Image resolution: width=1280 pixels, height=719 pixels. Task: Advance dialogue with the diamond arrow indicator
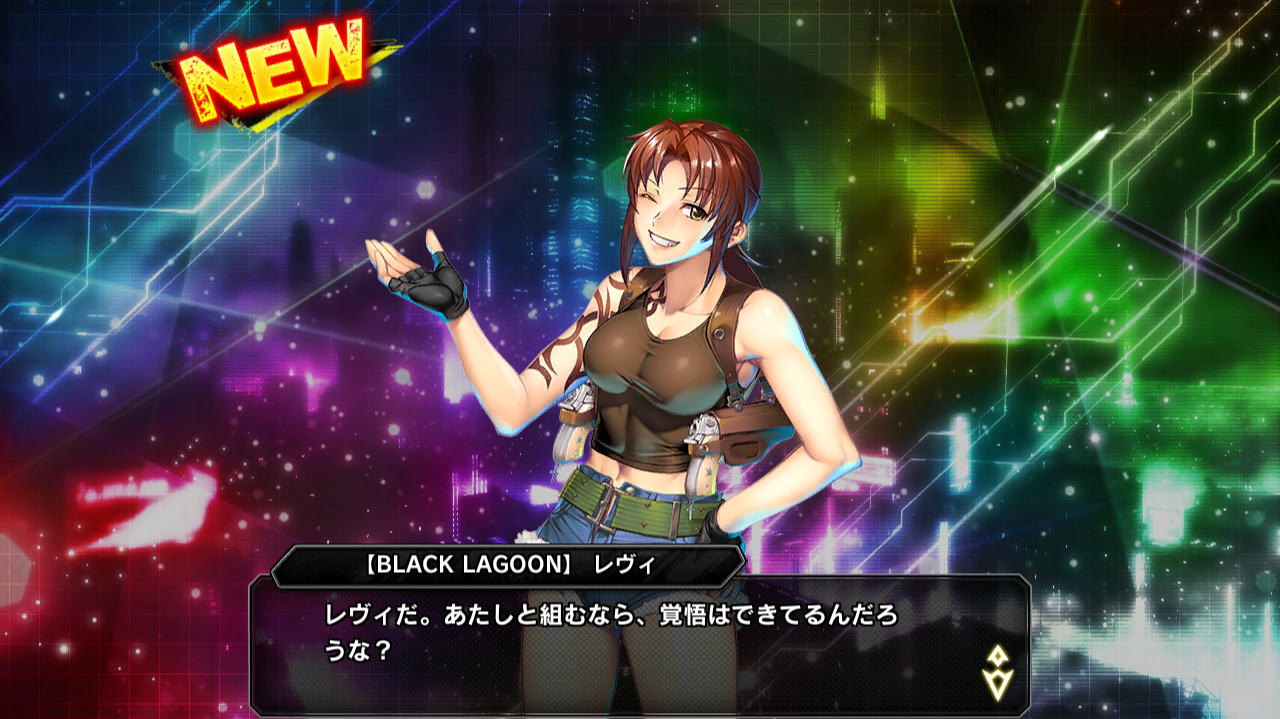(998, 672)
